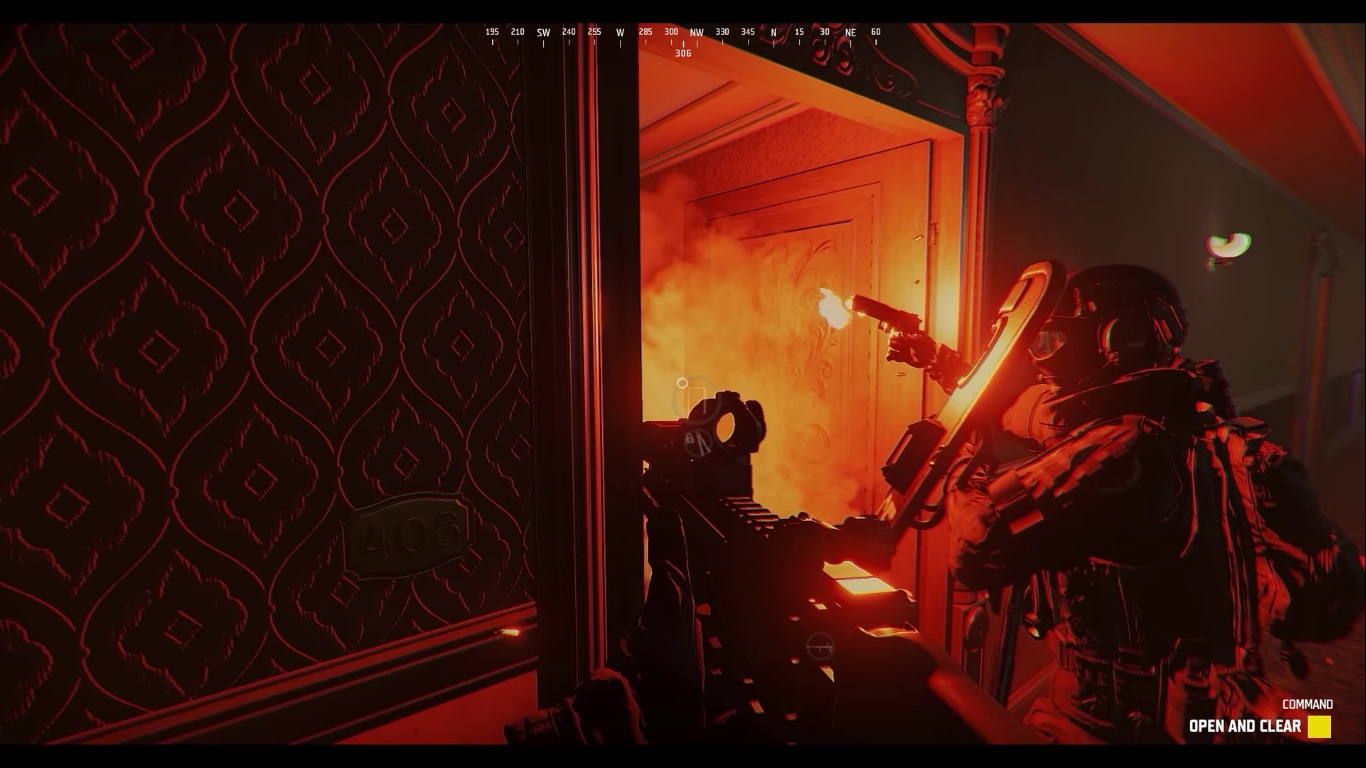Click the 300 bearing tick on compass

pos(670,32)
